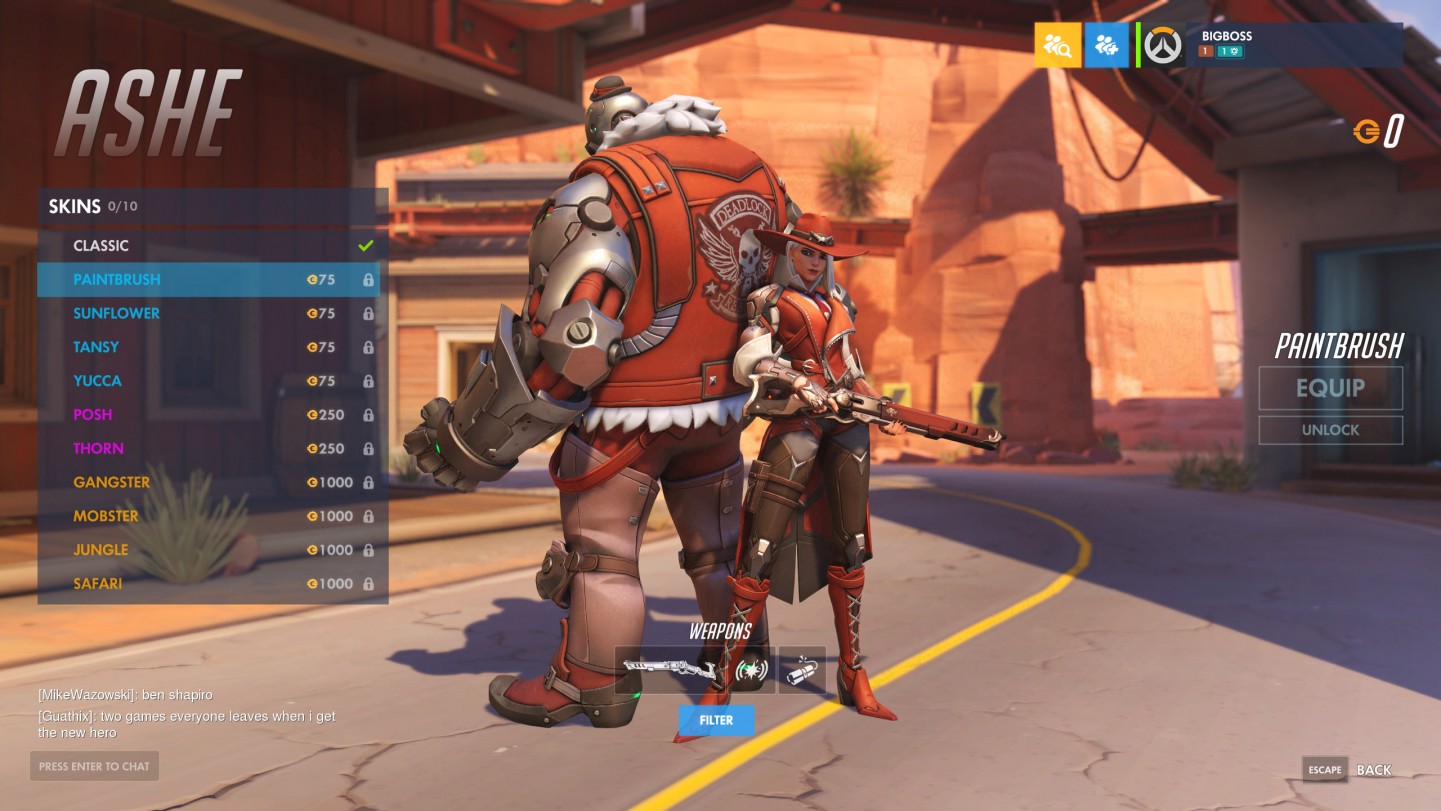
Task: Select the rifle weapon preview
Action: tap(668, 670)
